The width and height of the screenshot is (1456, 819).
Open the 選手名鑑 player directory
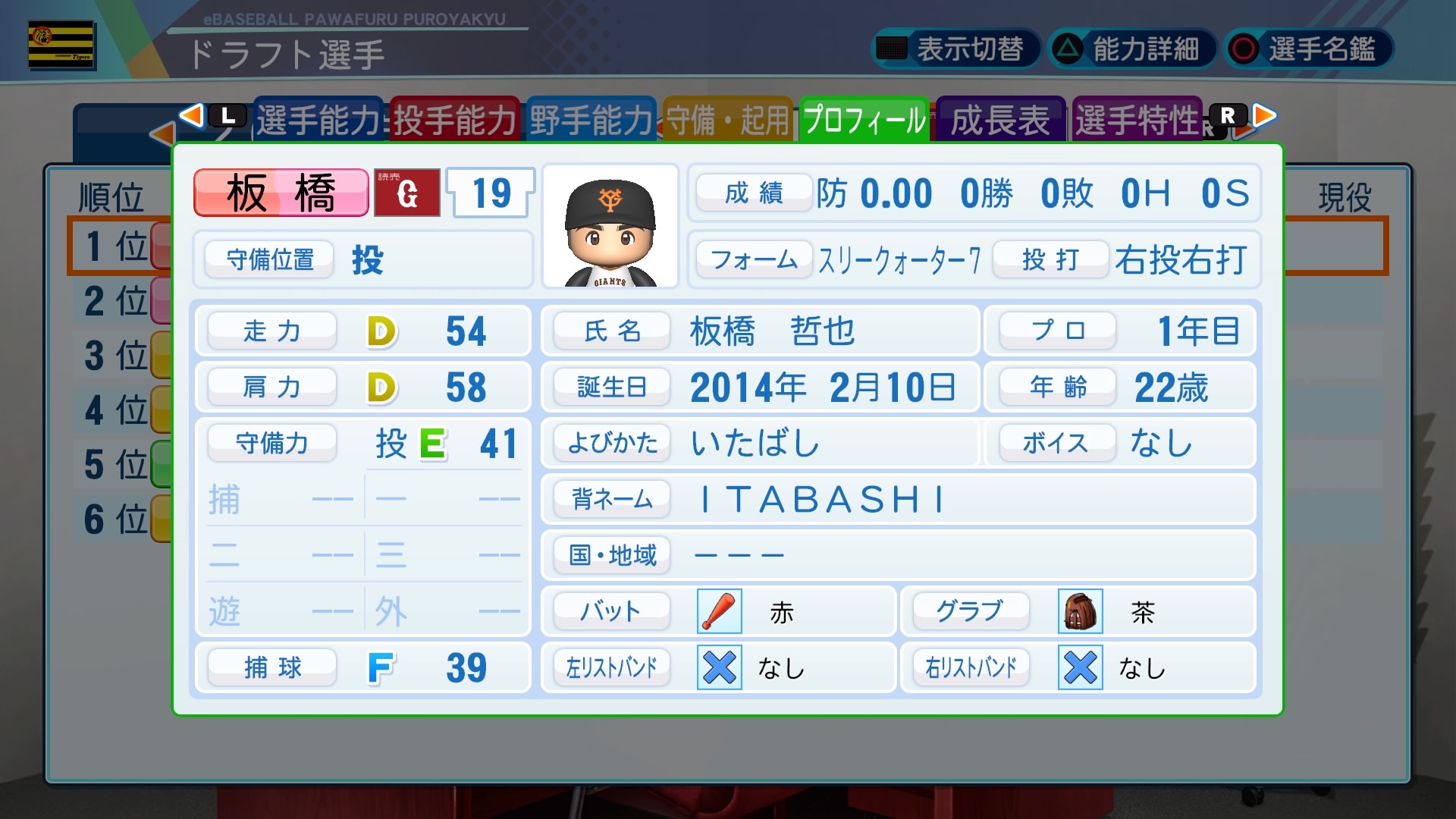pos(1308,49)
